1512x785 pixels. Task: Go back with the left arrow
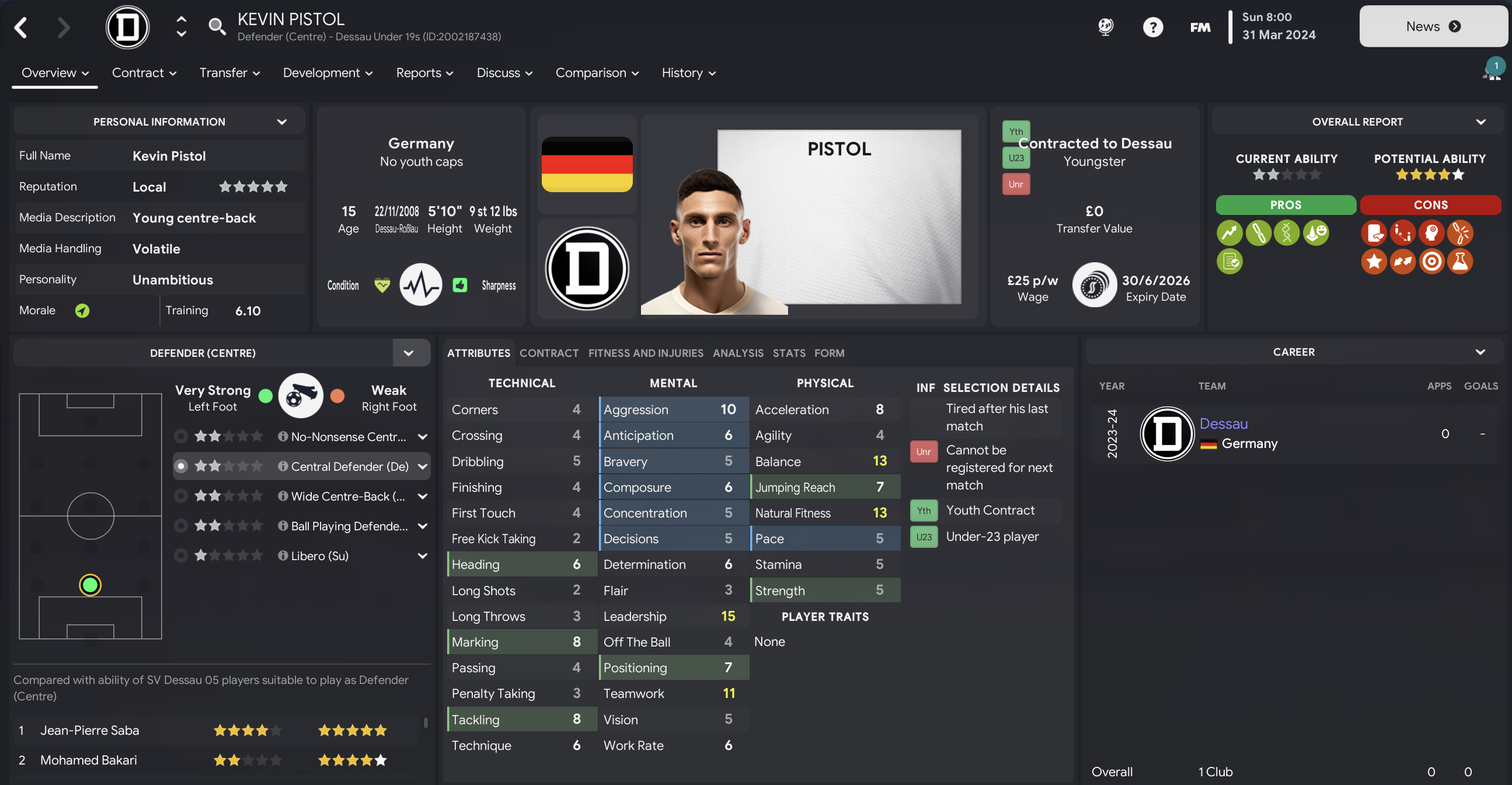(x=21, y=27)
